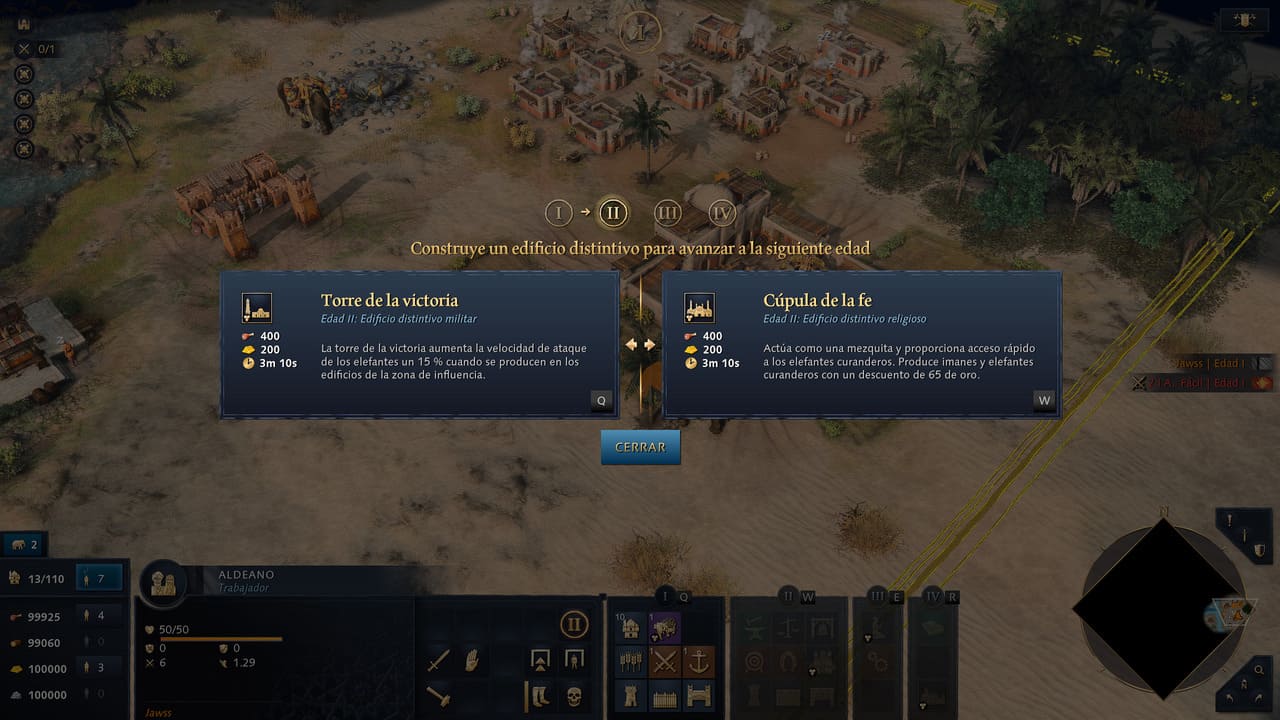Click the hammer repair command

click(439, 695)
